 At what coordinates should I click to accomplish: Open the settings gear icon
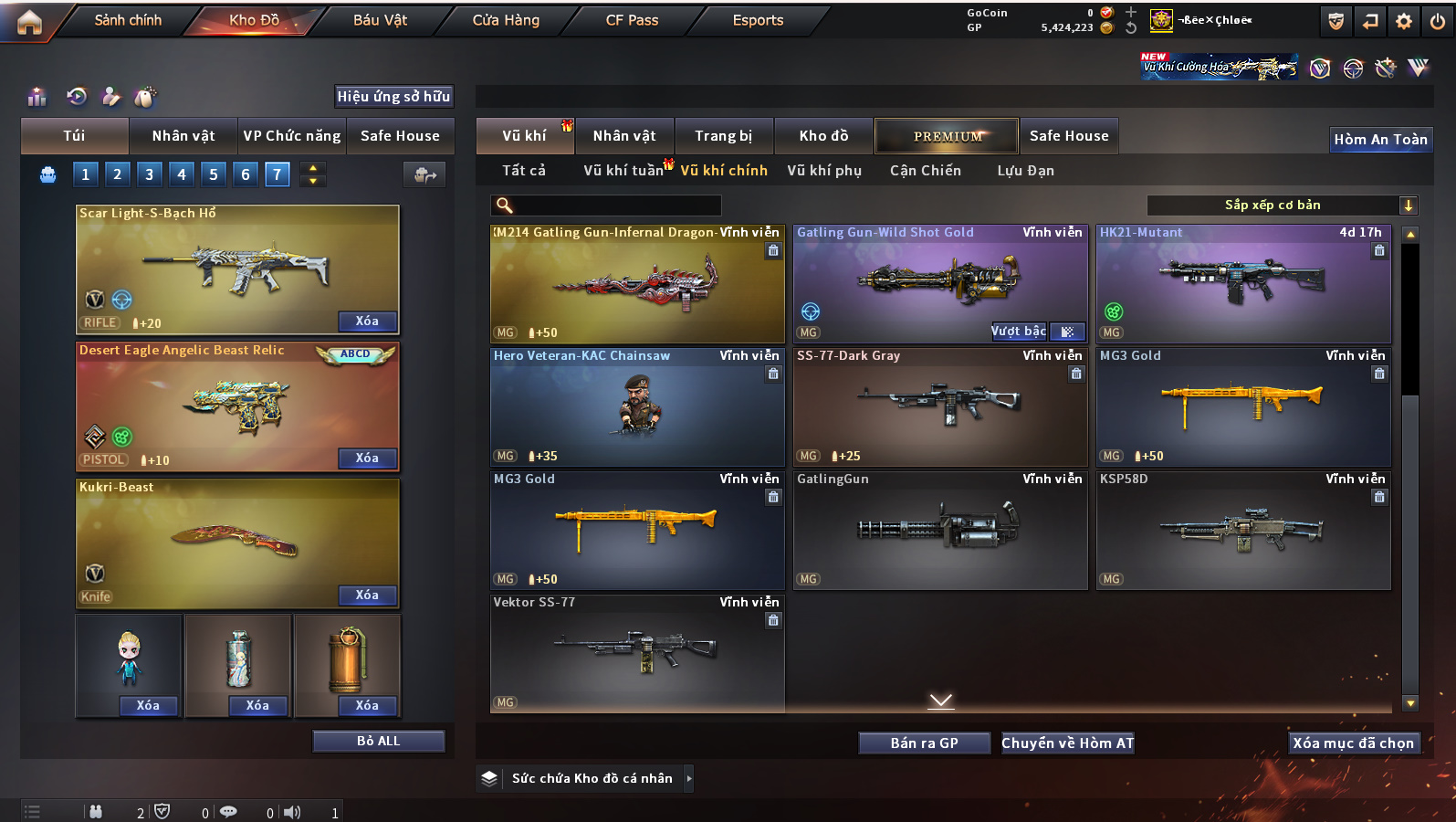pos(1404,21)
